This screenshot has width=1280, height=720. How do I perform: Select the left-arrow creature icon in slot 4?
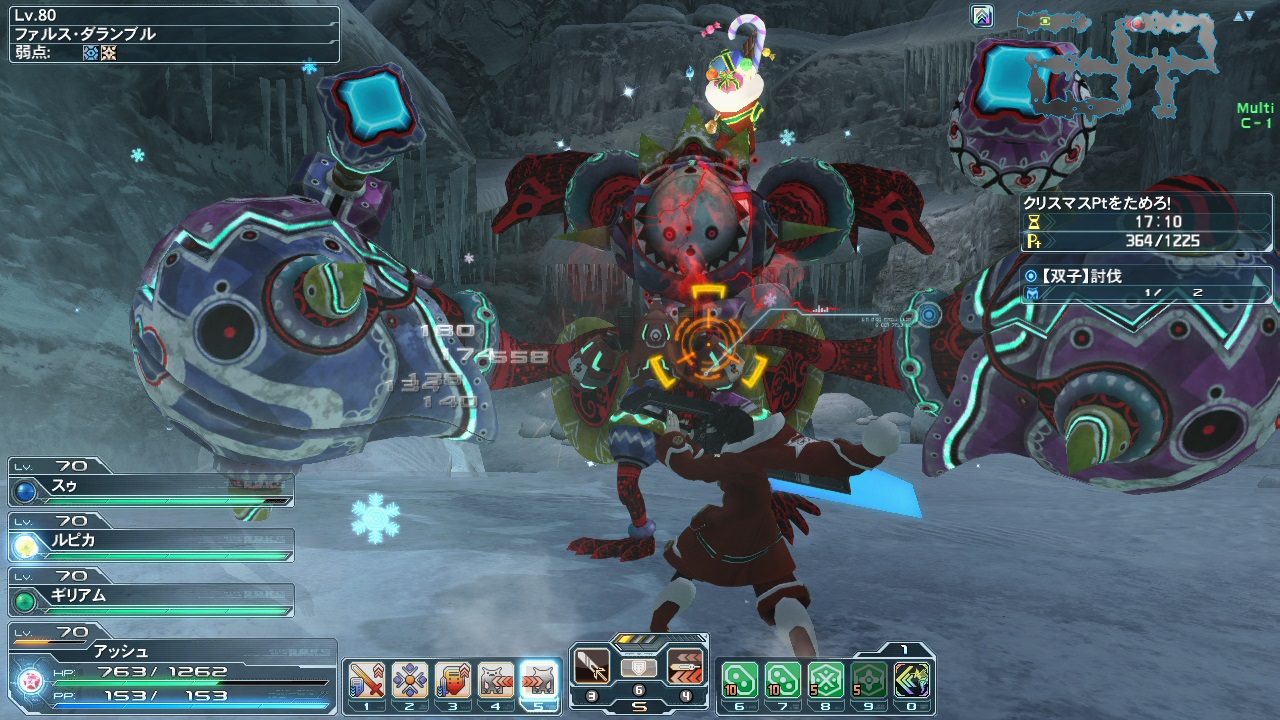pyautogui.click(x=496, y=681)
